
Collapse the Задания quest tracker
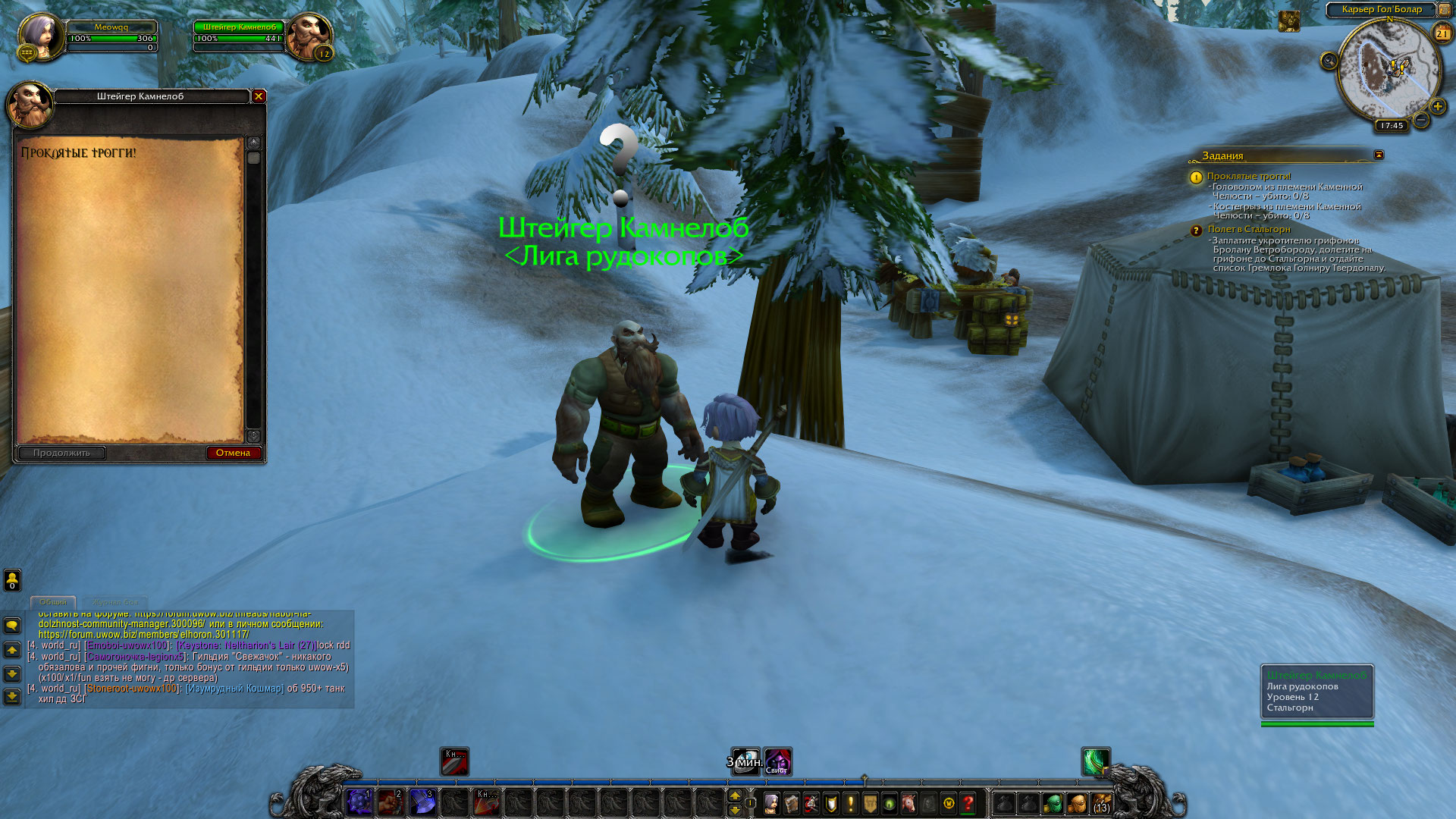click(1379, 155)
